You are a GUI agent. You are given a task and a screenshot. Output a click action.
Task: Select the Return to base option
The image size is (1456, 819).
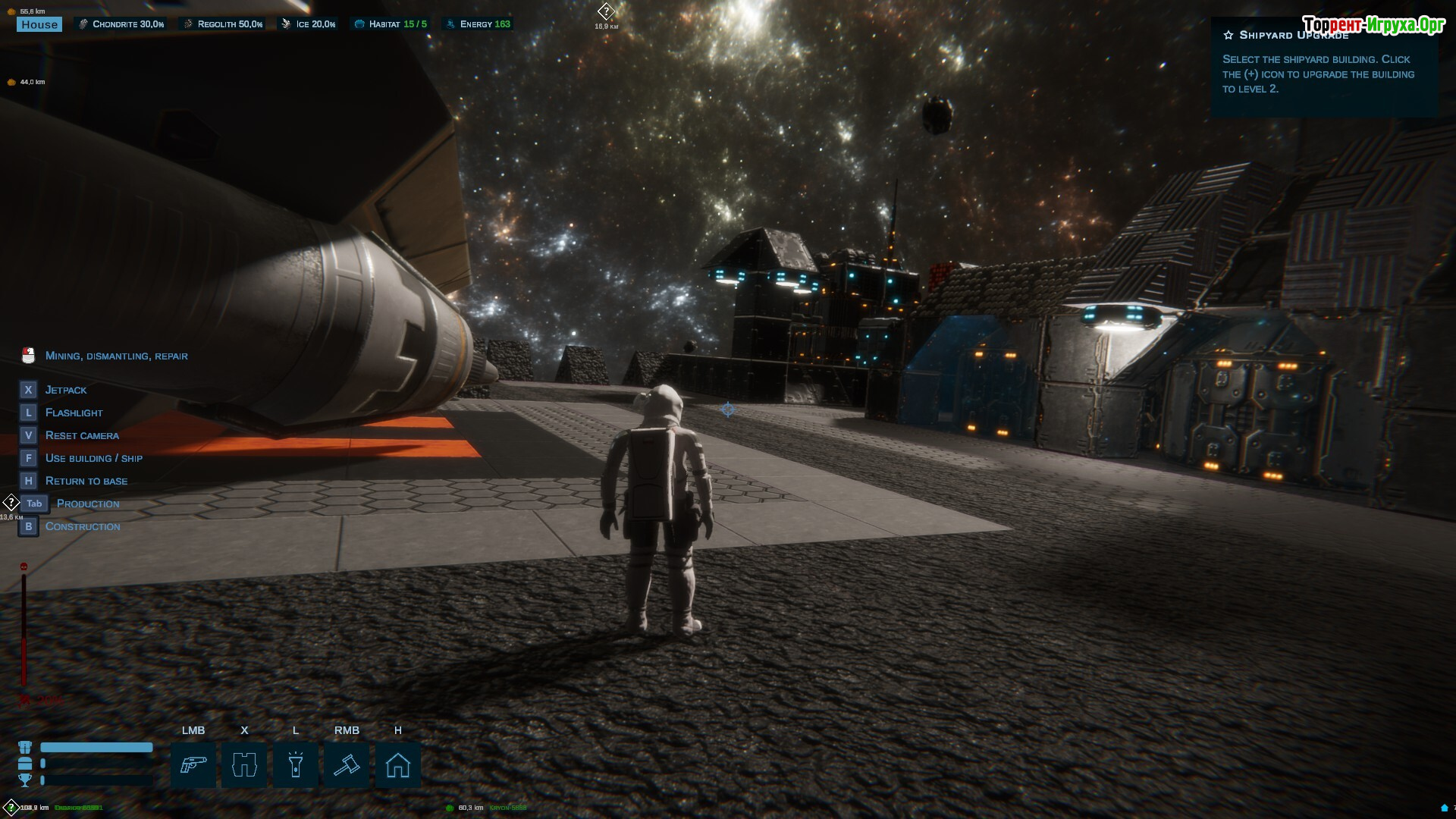click(x=86, y=481)
